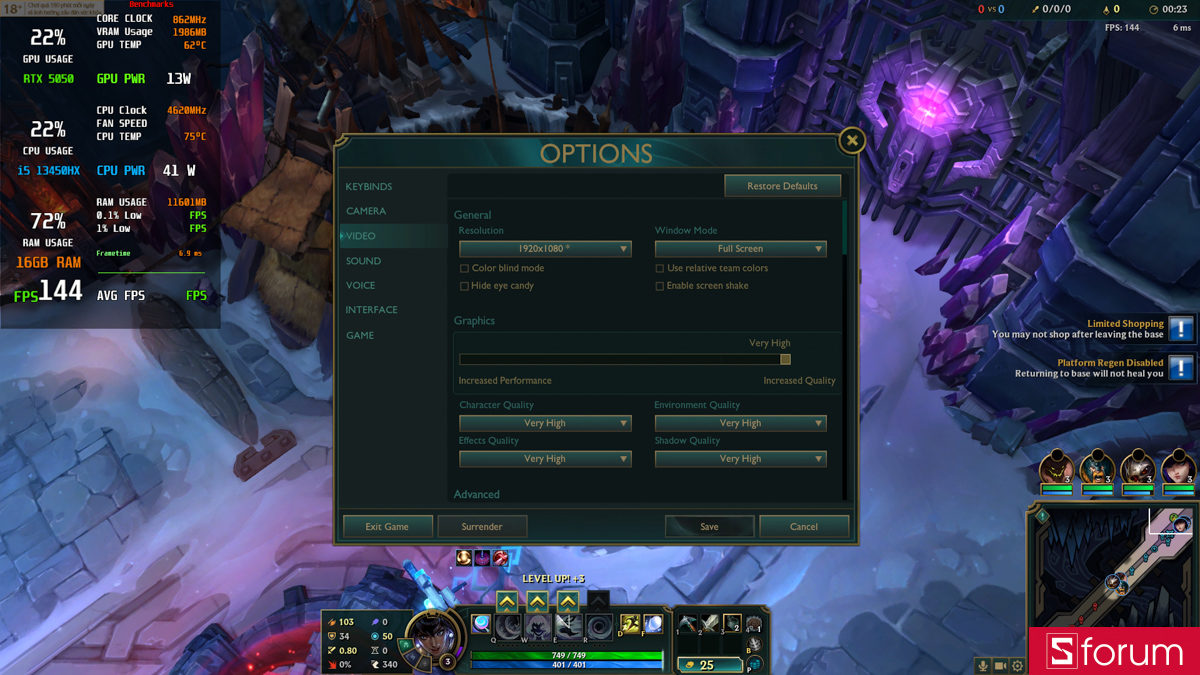Click the Graphics quality slider handle

[785, 359]
